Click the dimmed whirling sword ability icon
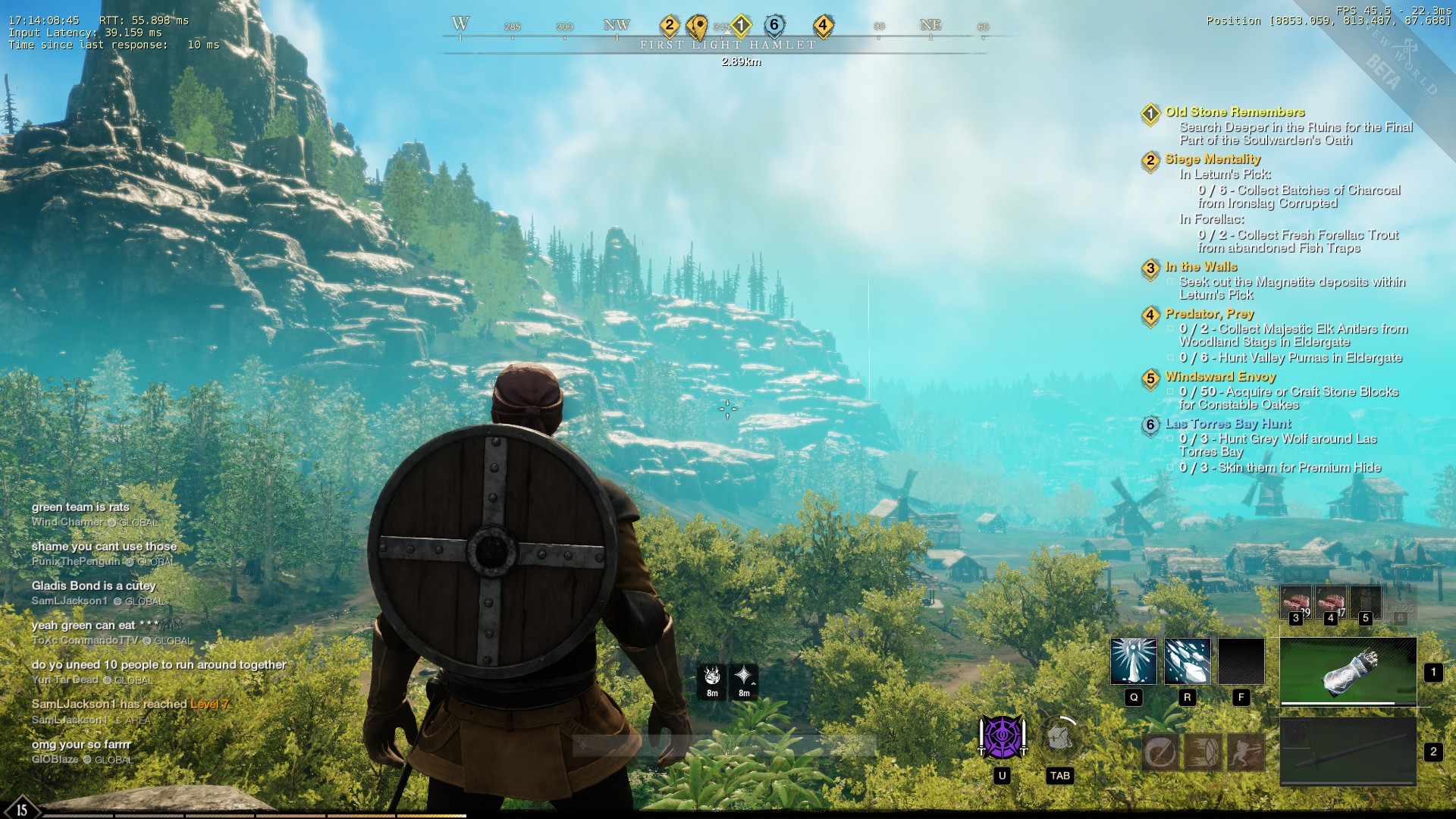 pyautogui.click(x=1160, y=752)
